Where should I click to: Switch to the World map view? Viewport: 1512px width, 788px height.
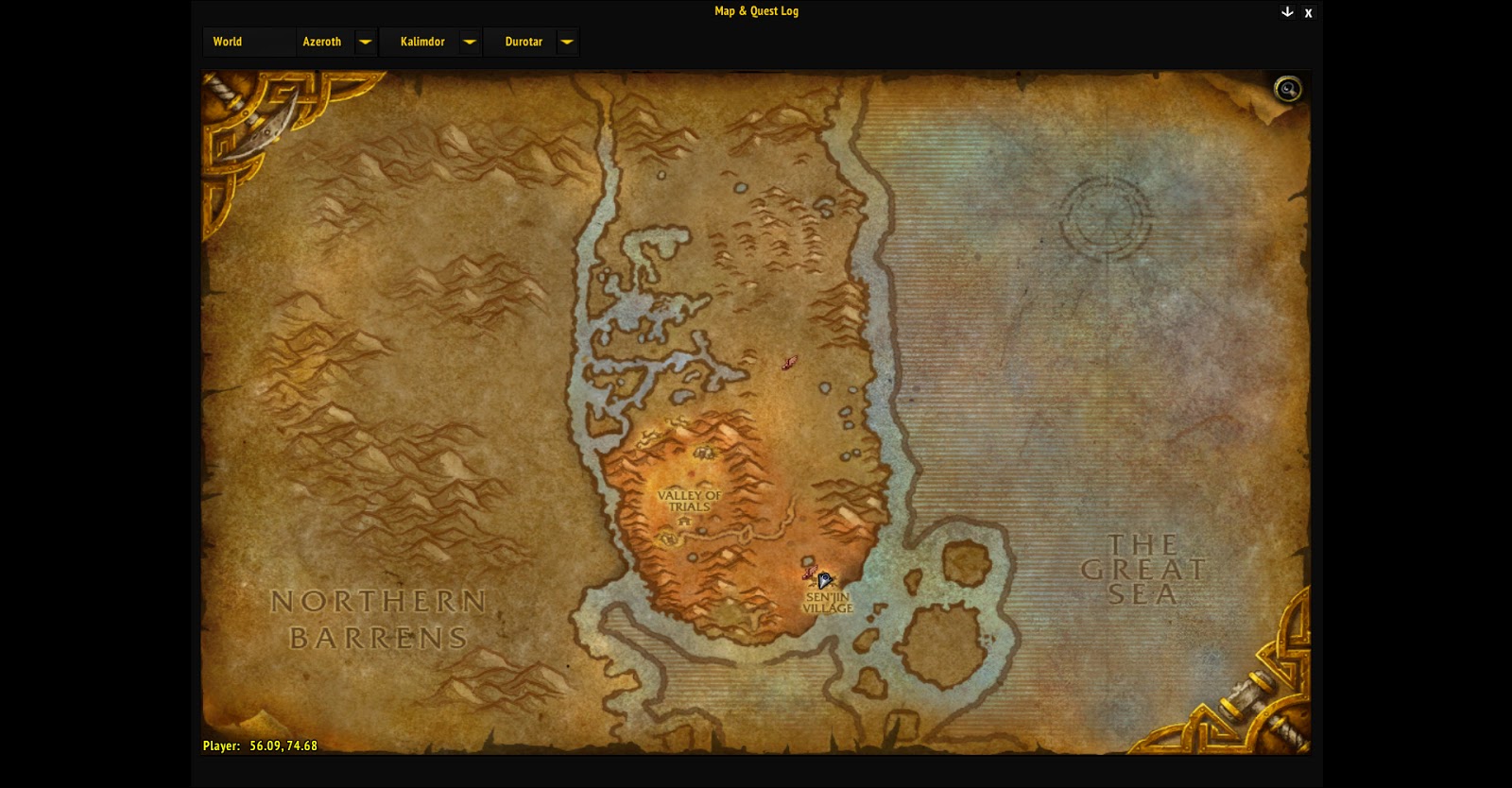[228, 42]
